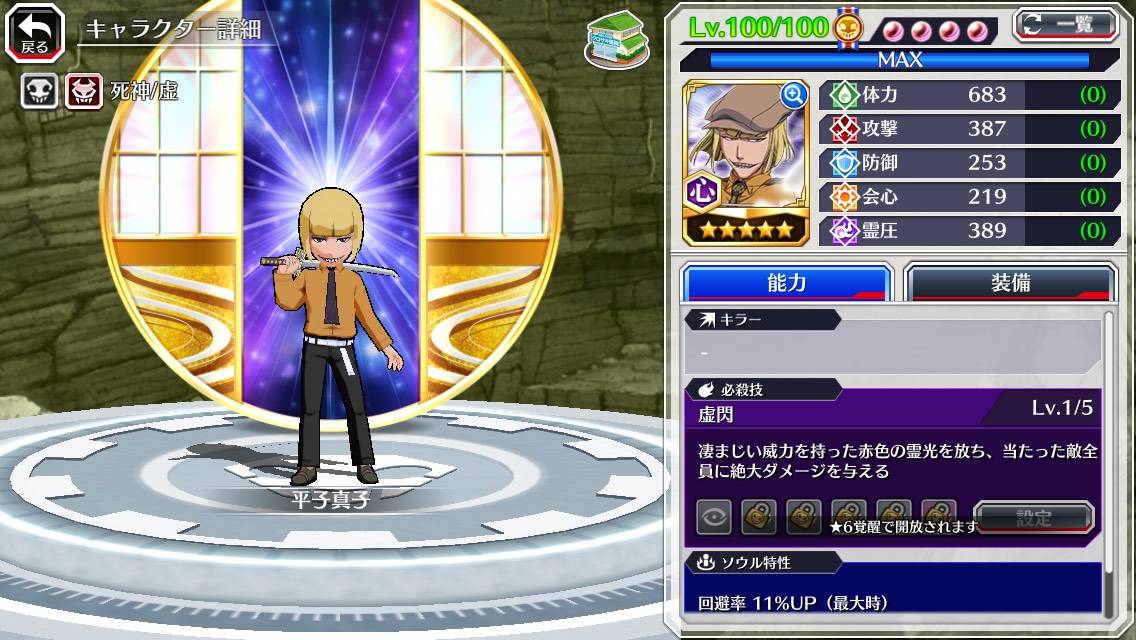1136x640 pixels.
Task: Open the 一覧 character list
Action: pyautogui.click(x=1064, y=24)
